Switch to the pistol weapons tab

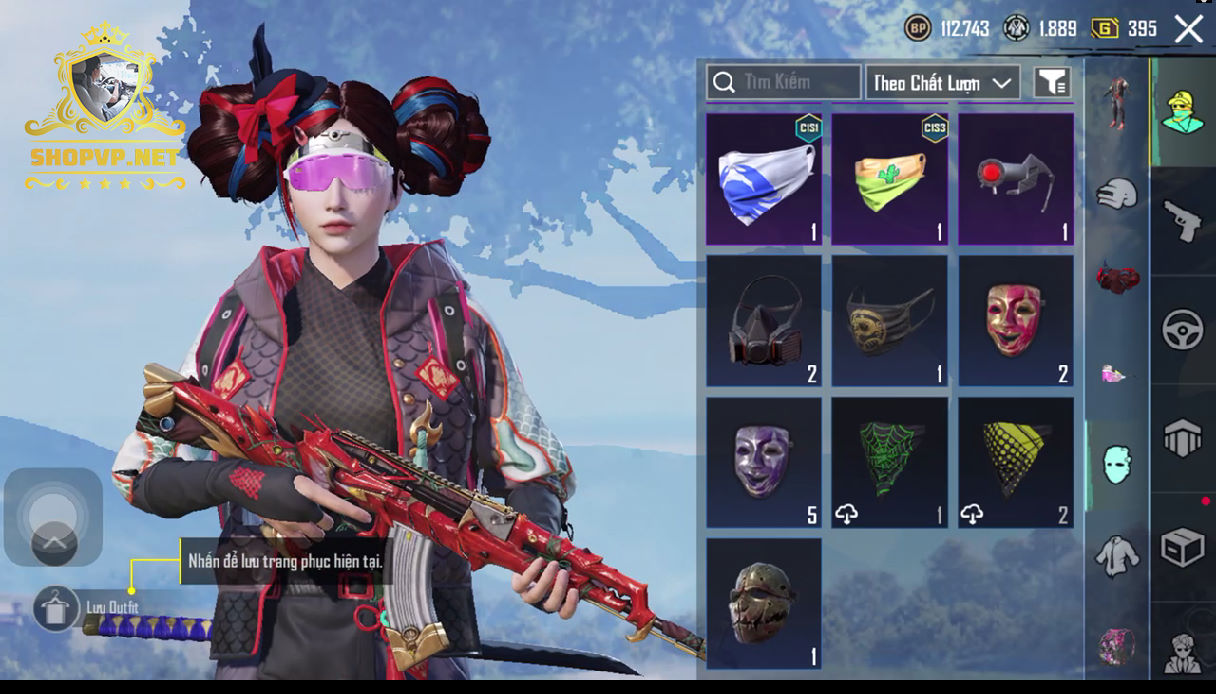(1182, 220)
